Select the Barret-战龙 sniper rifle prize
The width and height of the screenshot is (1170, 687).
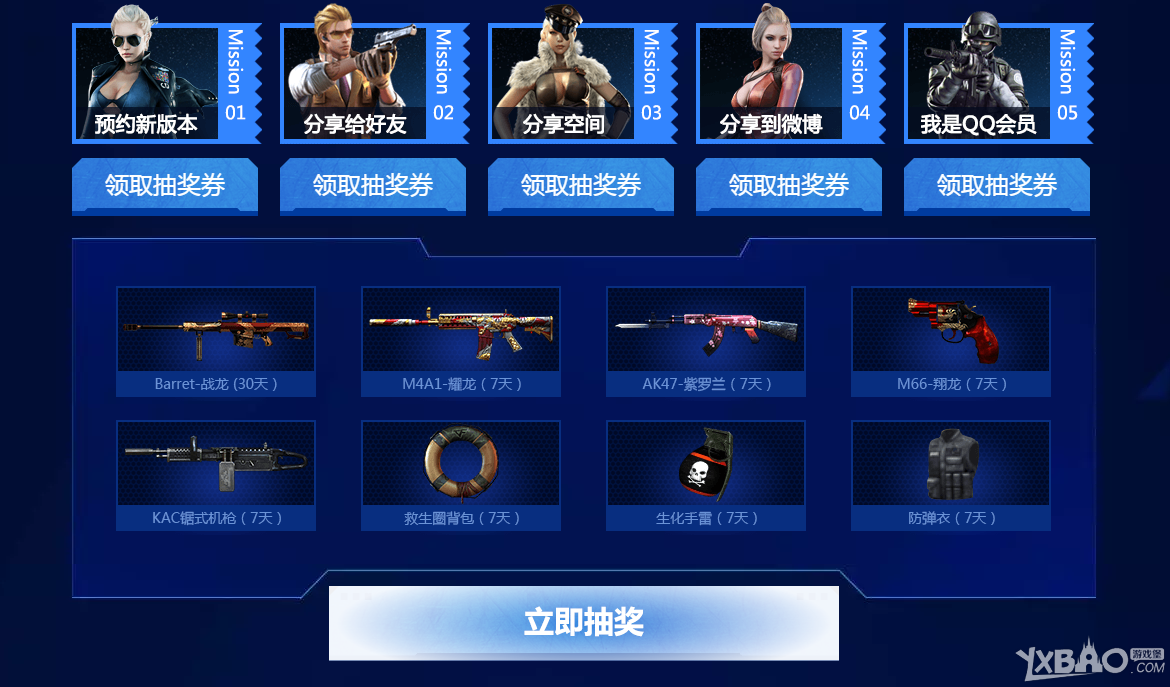(216, 341)
